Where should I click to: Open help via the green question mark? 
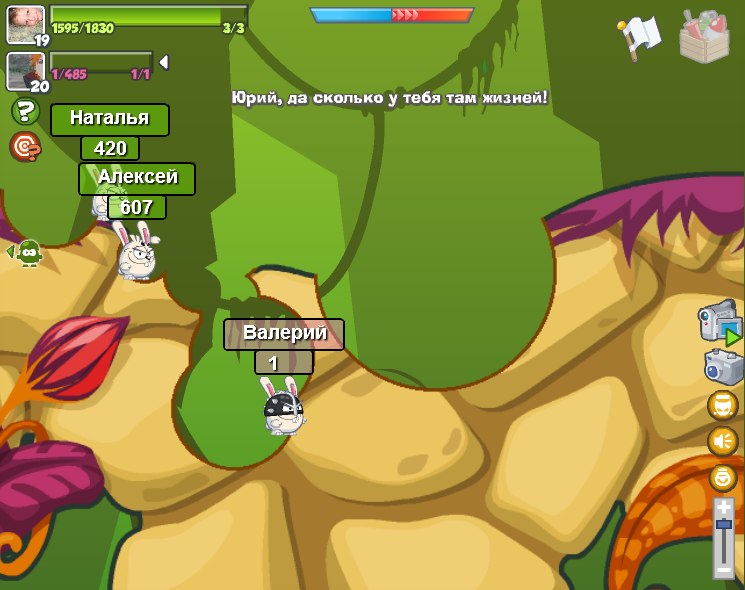click(x=25, y=111)
